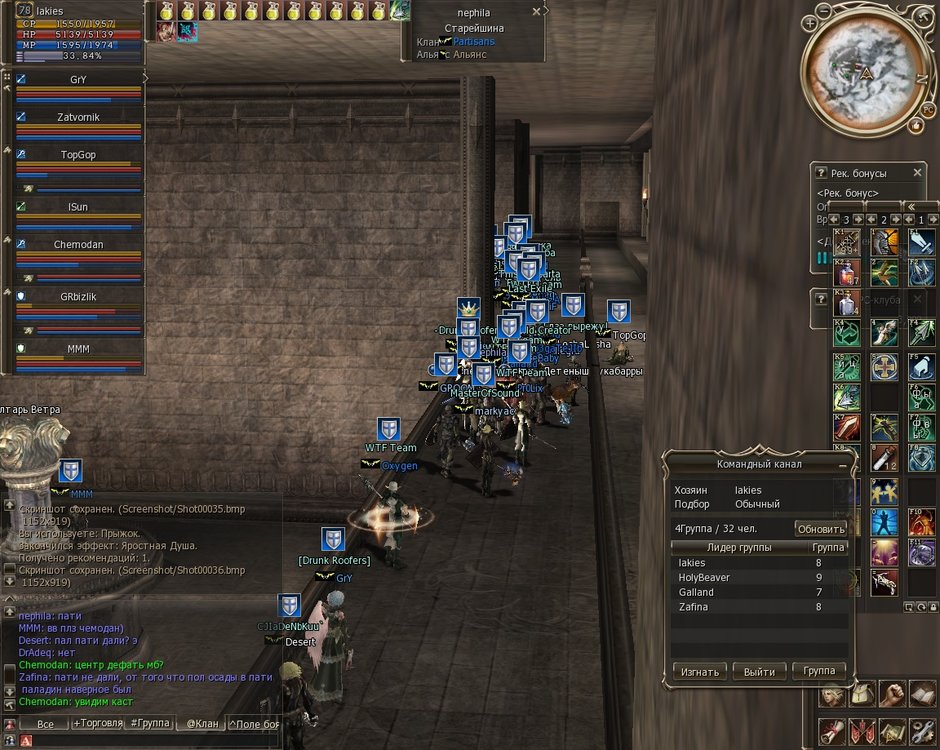Choose Zafina in the group leader list

pyautogui.click(x=694, y=606)
